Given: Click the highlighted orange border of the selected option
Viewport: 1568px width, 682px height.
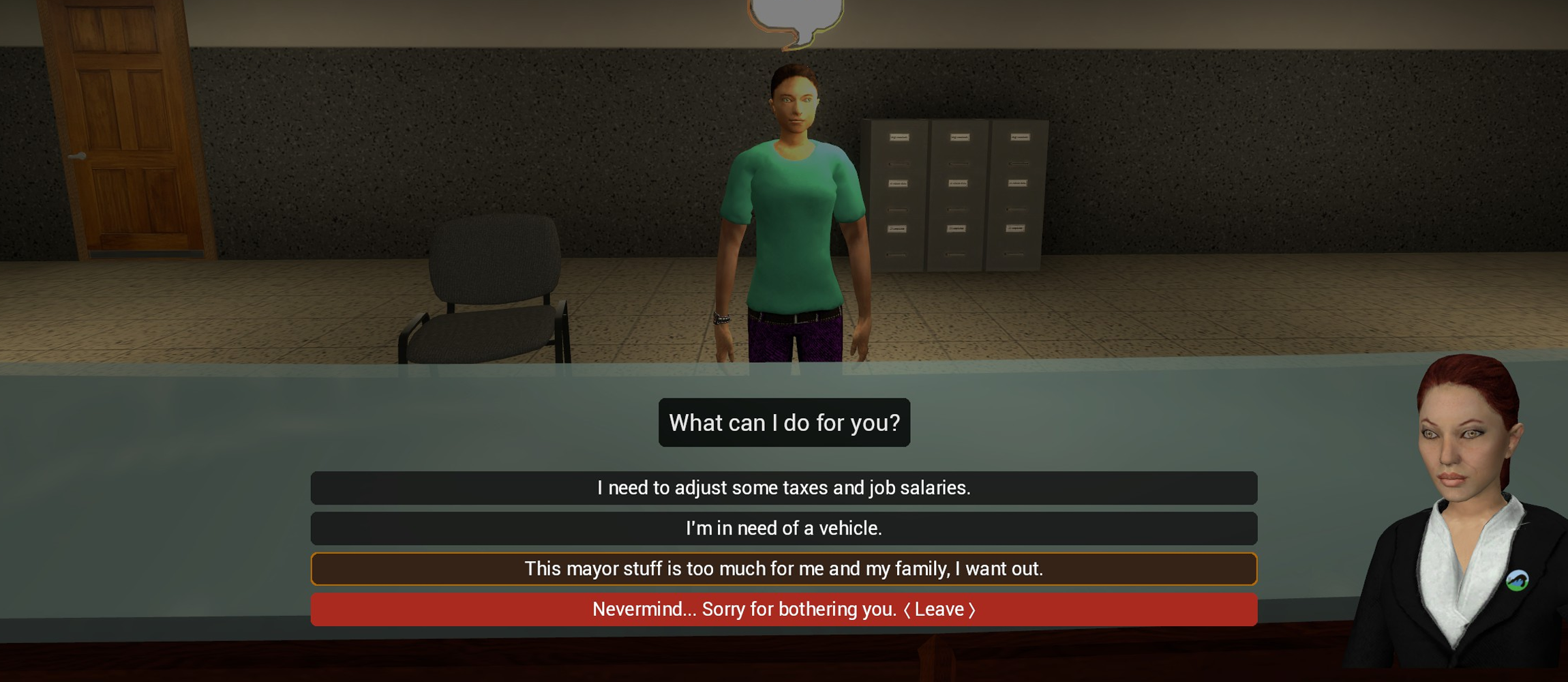Looking at the screenshot, I should [314, 568].
